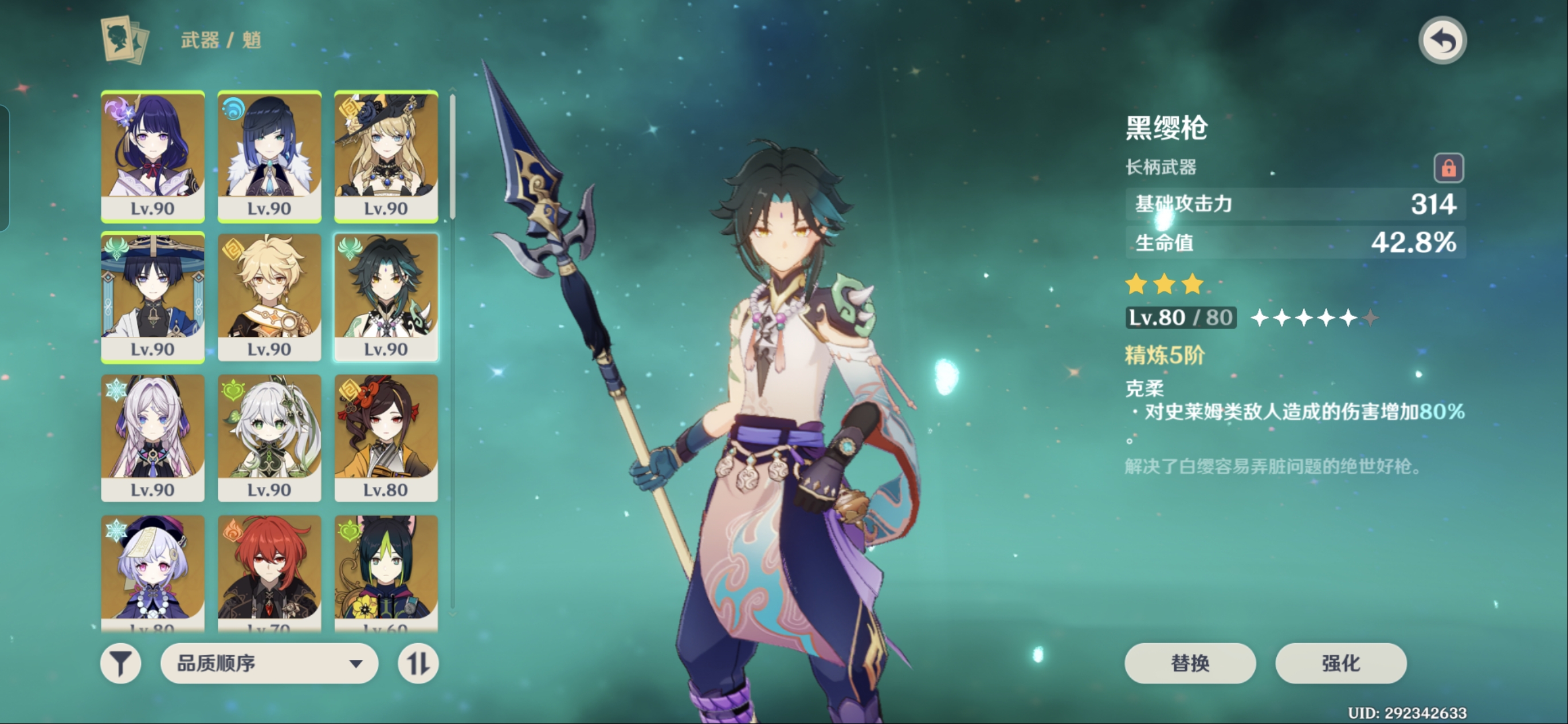Open the funnel filter button

[x=120, y=663]
